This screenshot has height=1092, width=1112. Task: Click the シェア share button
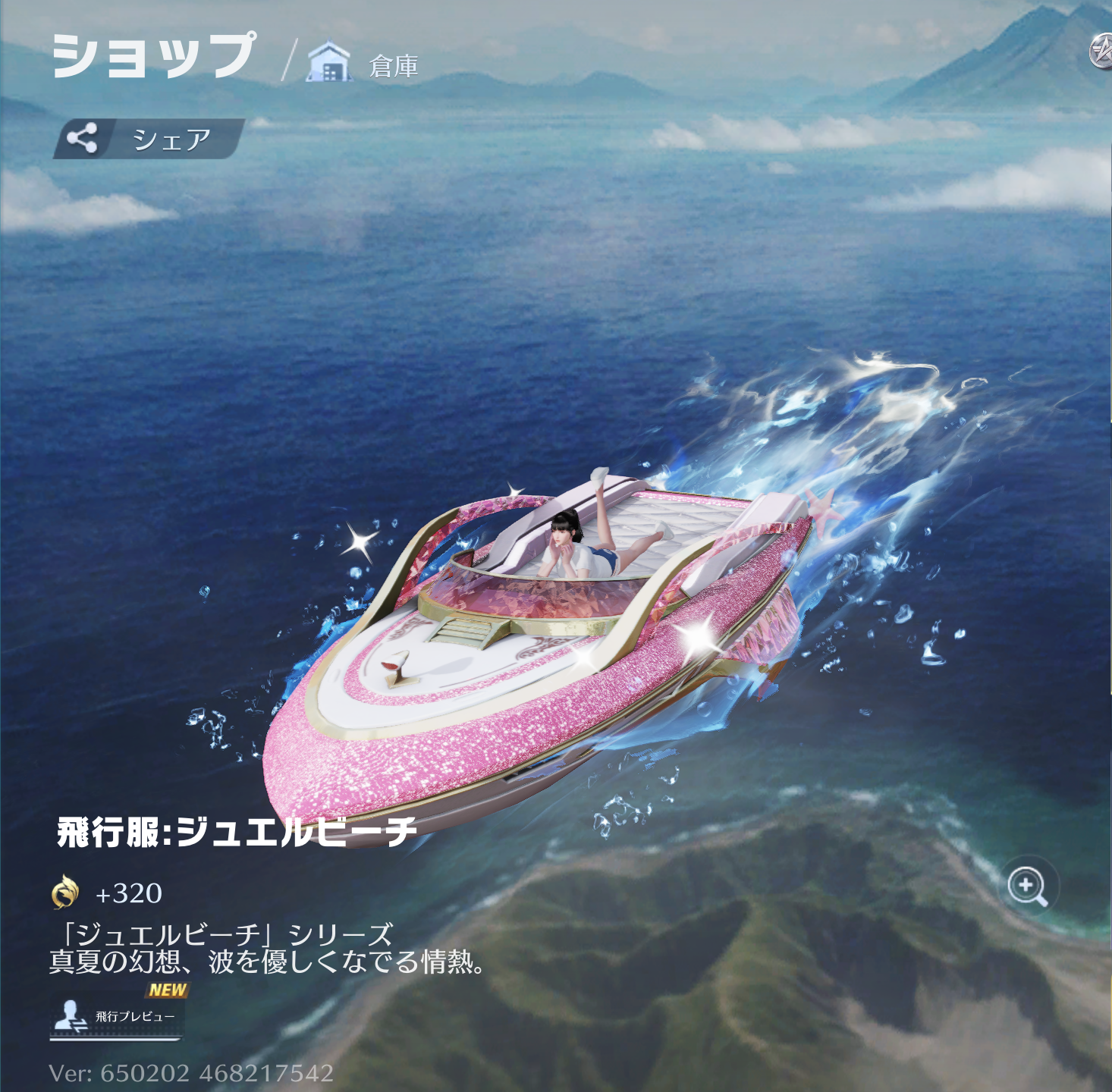coord(149,139)
